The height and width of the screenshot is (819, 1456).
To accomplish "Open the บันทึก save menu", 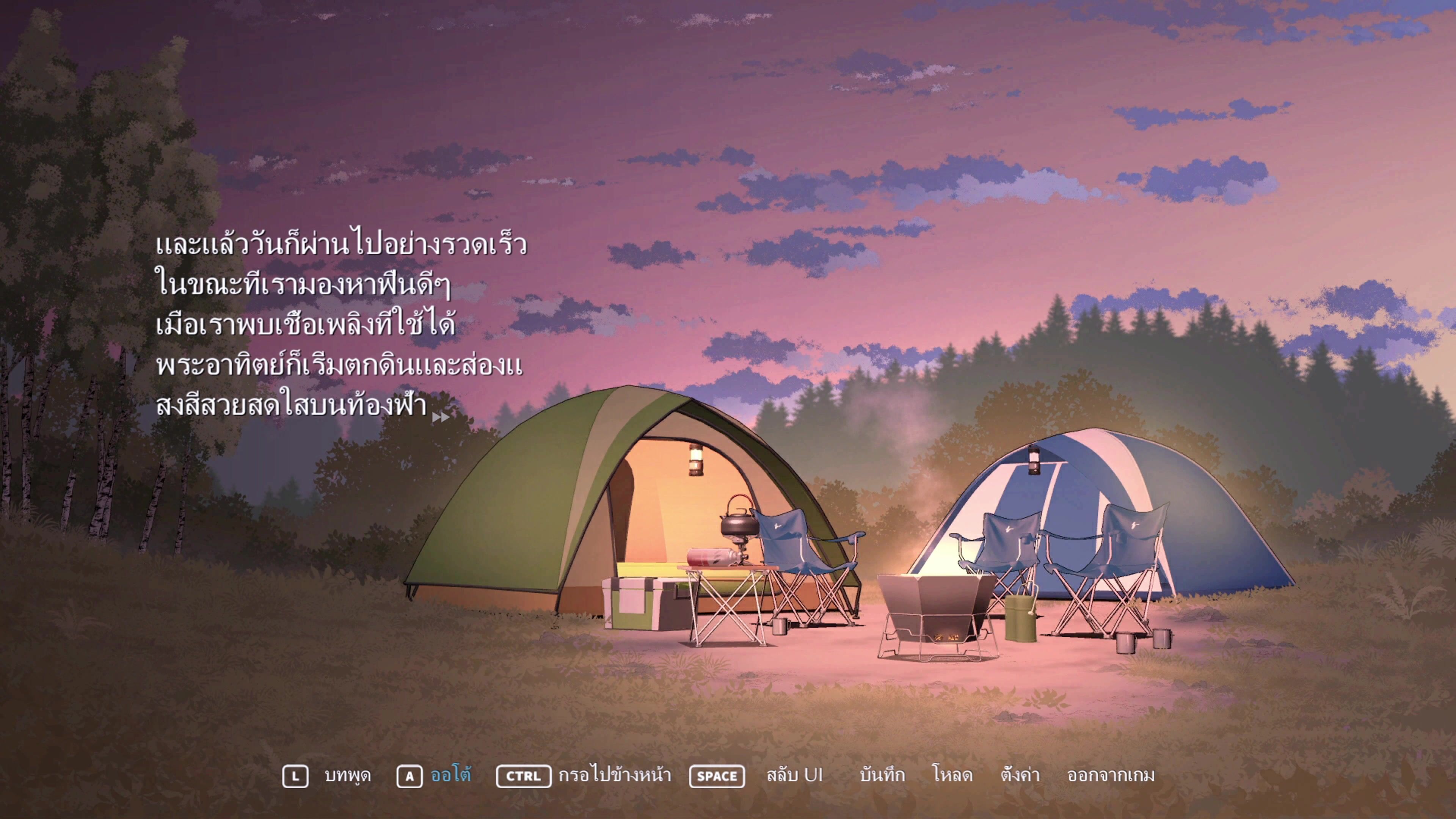I will pos(882,775).
